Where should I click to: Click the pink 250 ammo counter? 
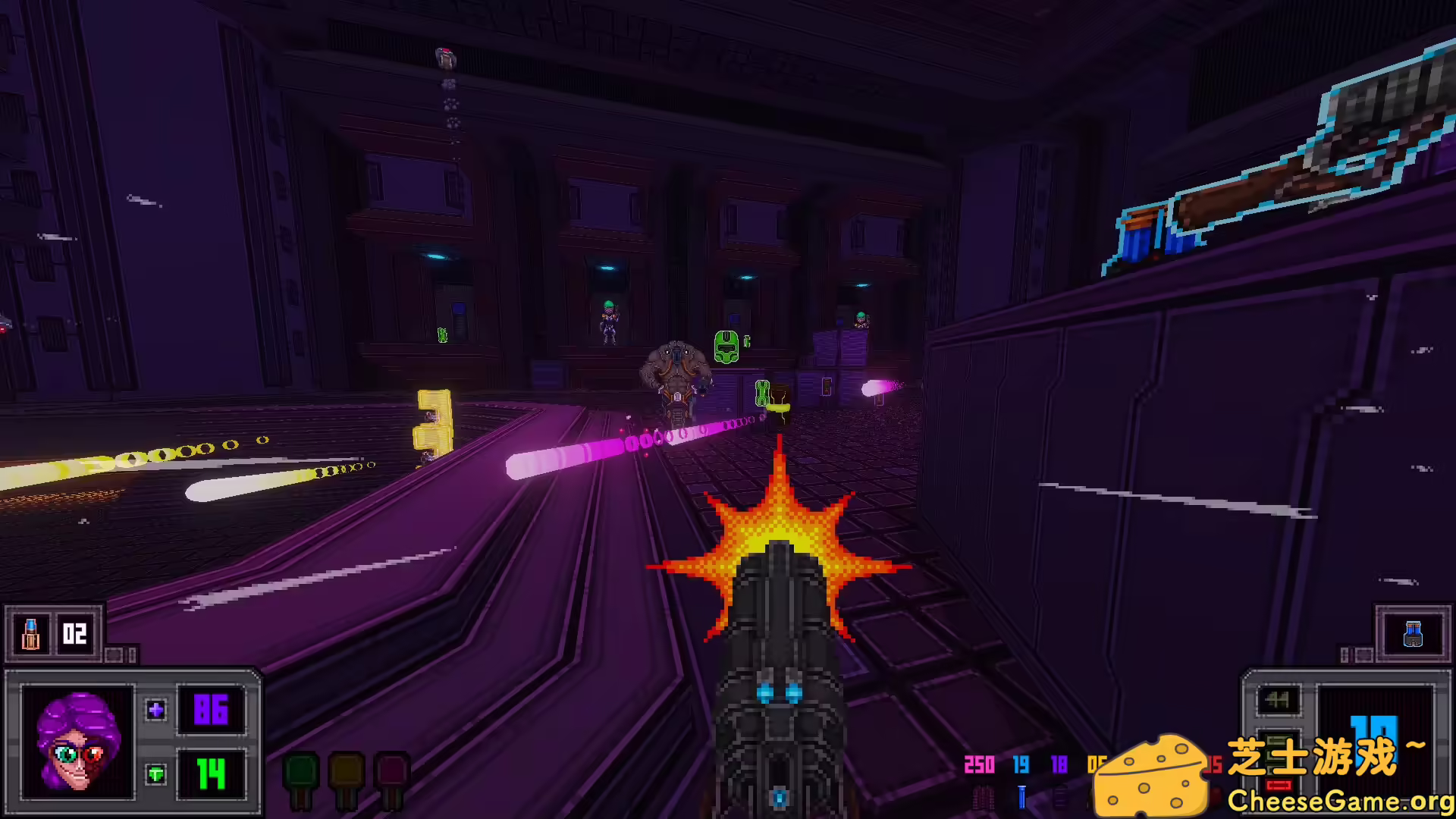click(981, 766)
